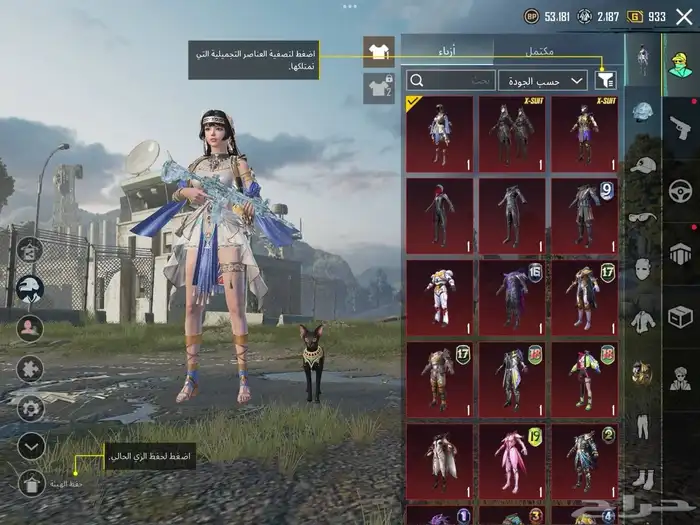Save current outfit with the hanger-bag button
The width and height of the screenshot is (700, 525).
click(31, 484)
